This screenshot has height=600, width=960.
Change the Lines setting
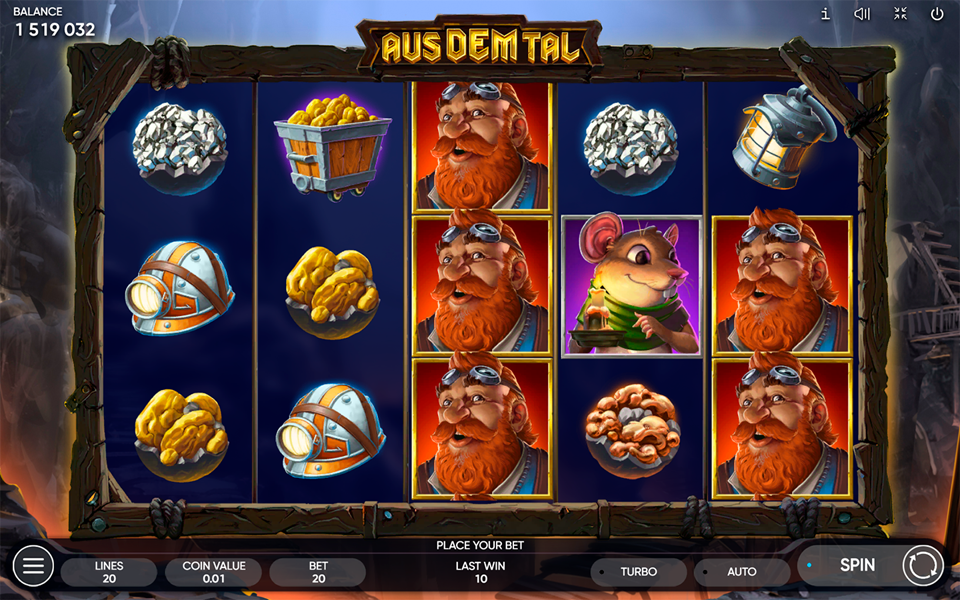pos(109,572)
